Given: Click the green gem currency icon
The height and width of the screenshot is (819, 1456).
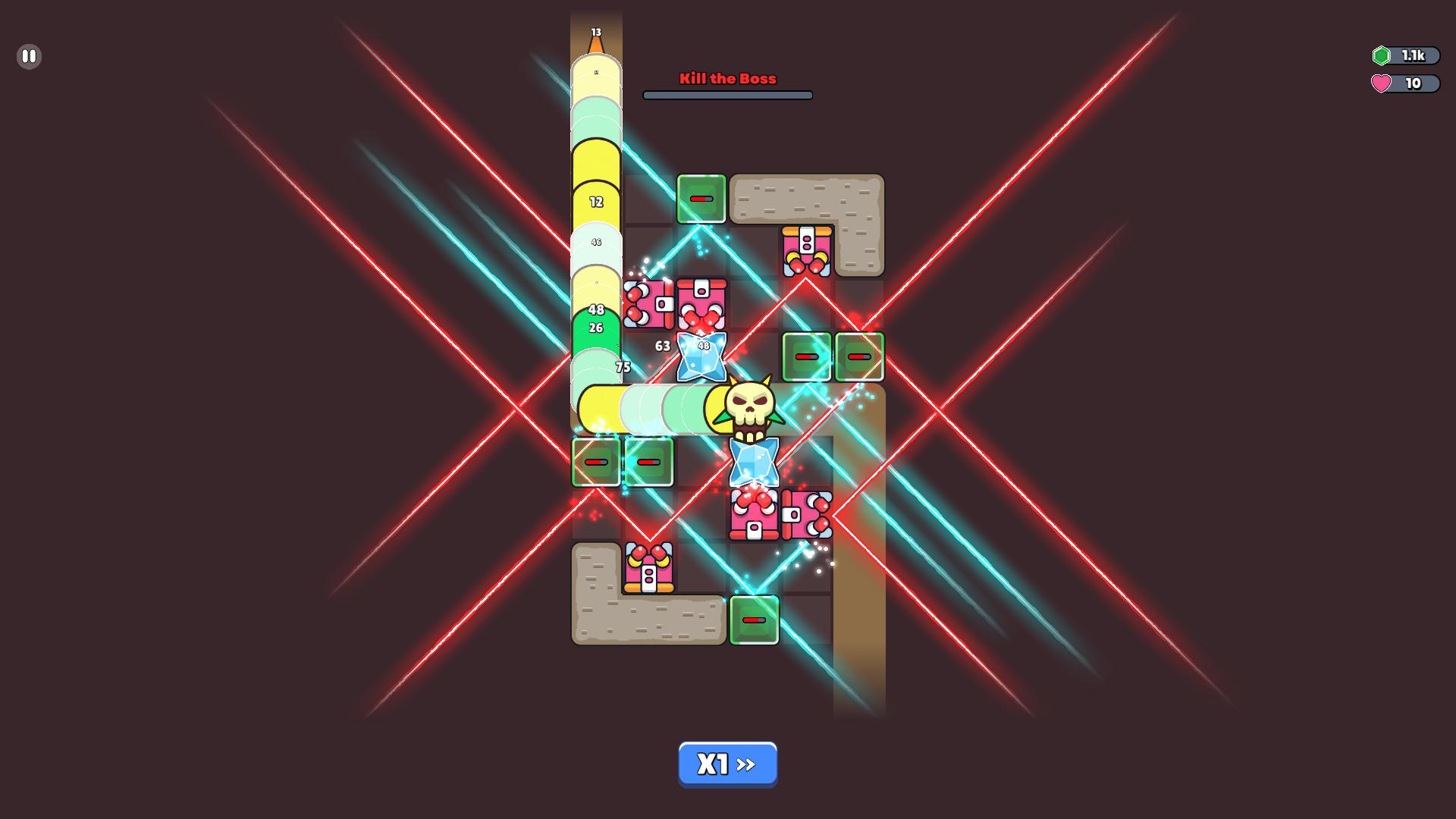Looking at the screenshot, I should (x=1383, y=55).
